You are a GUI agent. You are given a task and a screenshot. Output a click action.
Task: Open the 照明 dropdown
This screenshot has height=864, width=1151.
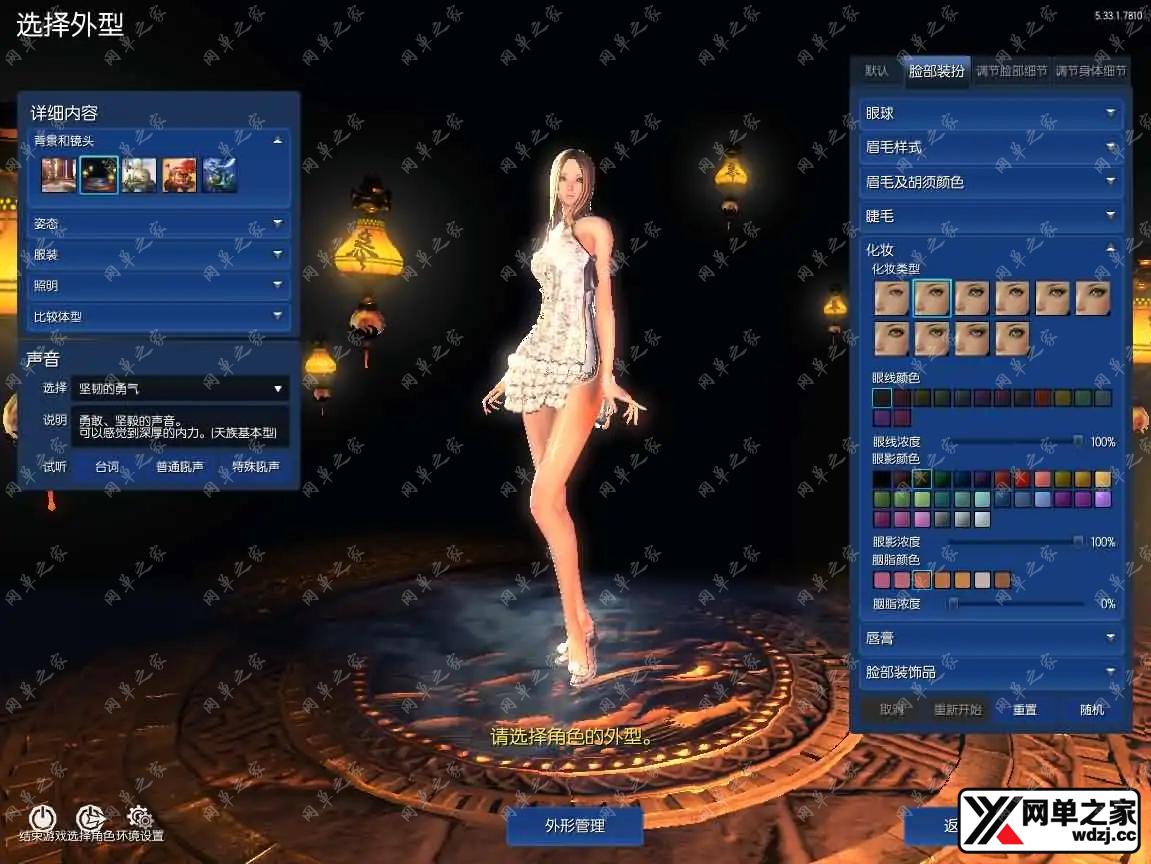point(159,286)
